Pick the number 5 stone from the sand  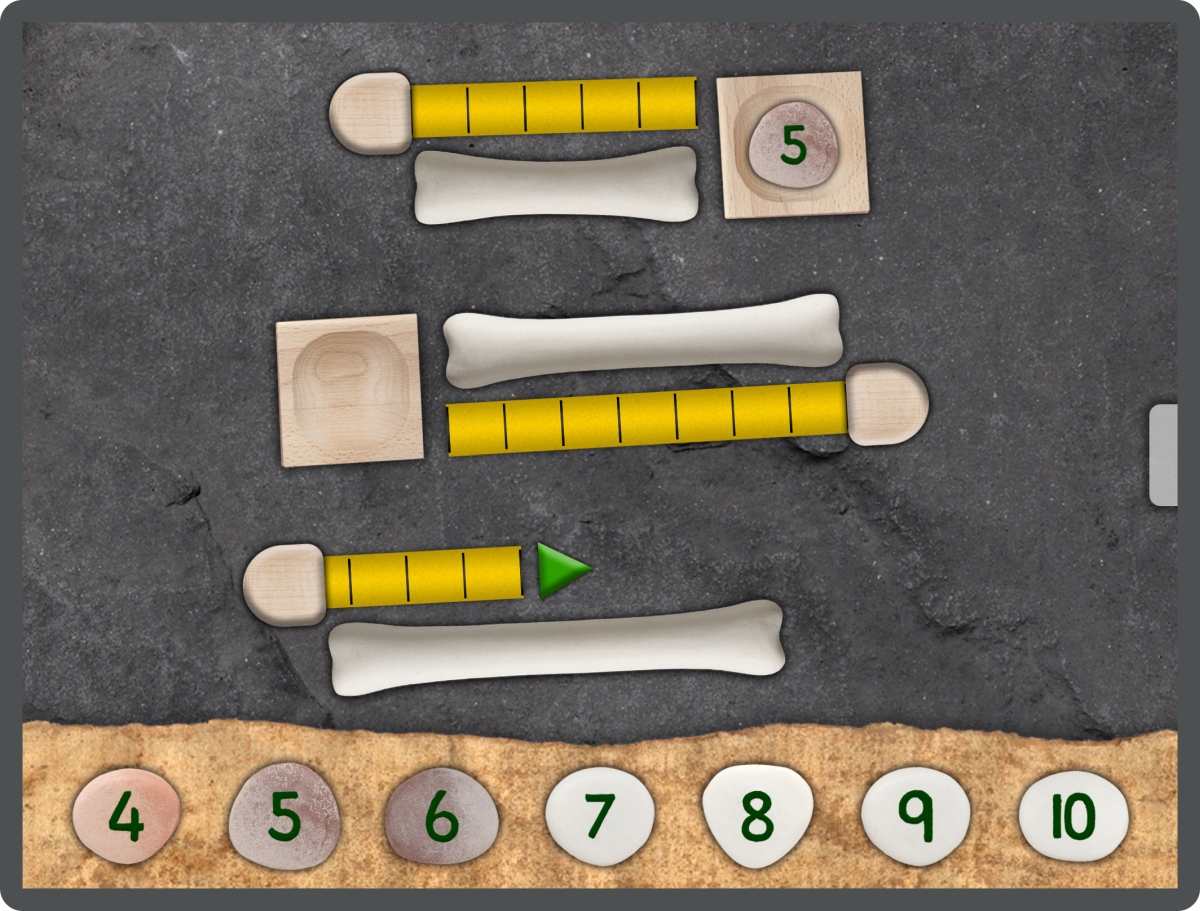coord(284,816)
